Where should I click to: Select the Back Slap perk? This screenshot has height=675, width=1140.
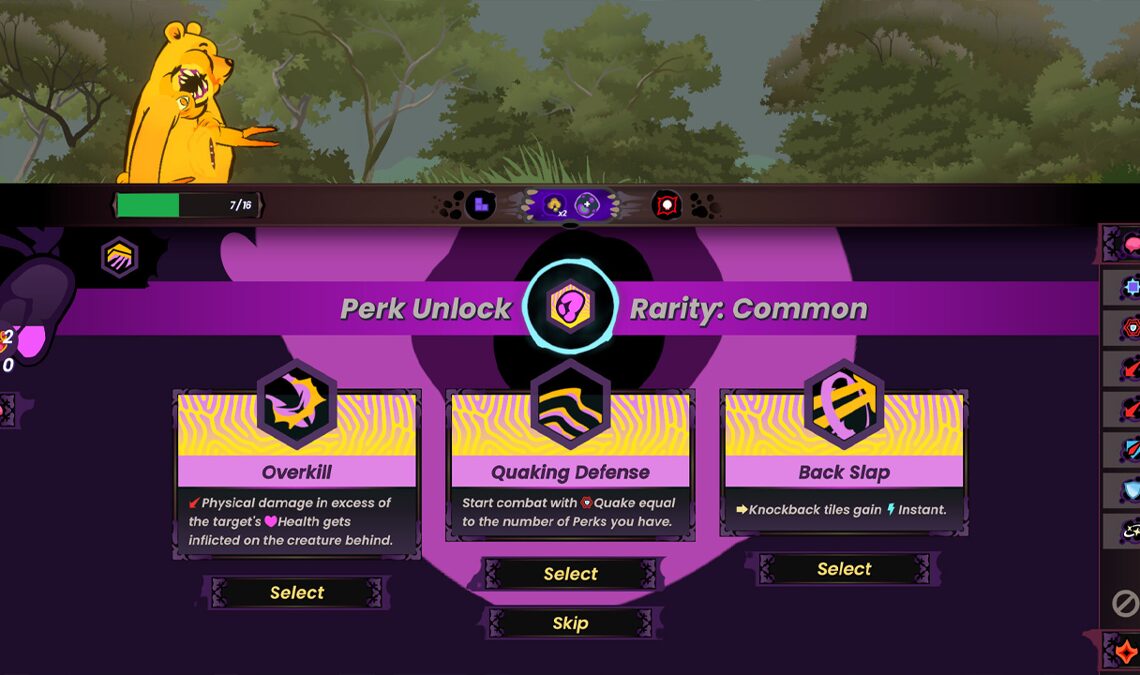pyautogui.click(x=844, y=569)
